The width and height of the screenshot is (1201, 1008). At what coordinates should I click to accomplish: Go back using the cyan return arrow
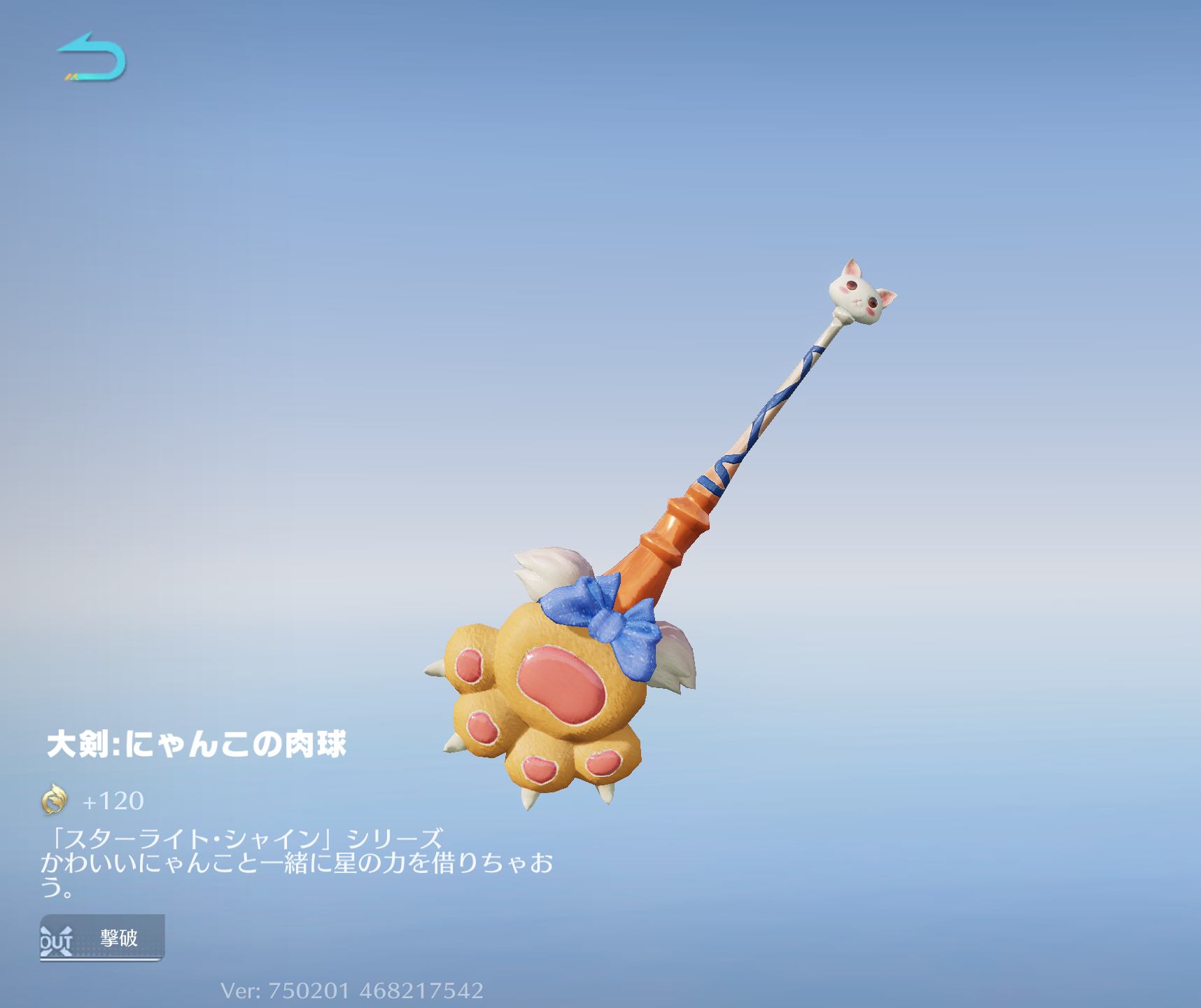92,57
